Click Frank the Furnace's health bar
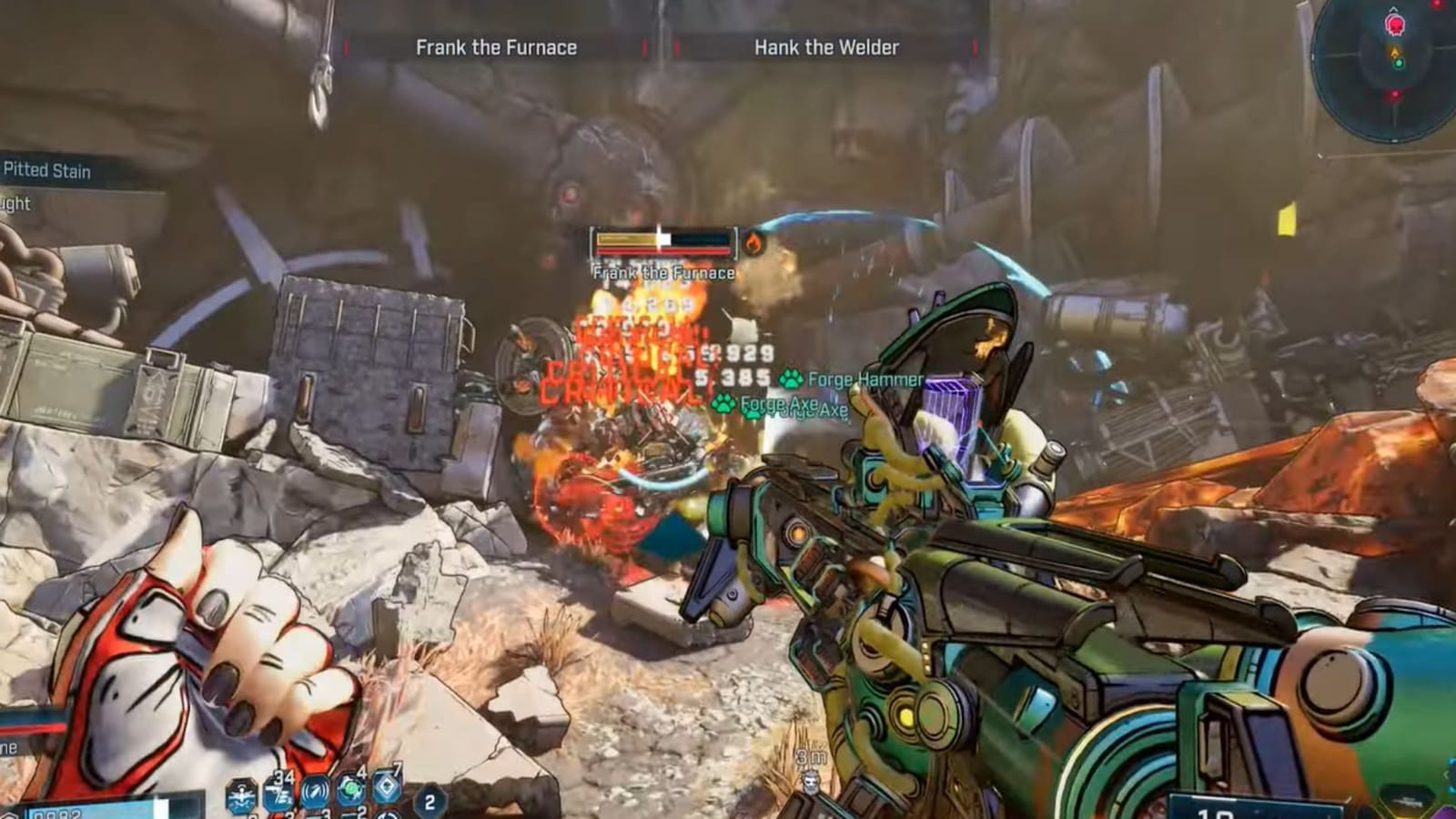The image size is (1456, 819). (x=662, y=242)
